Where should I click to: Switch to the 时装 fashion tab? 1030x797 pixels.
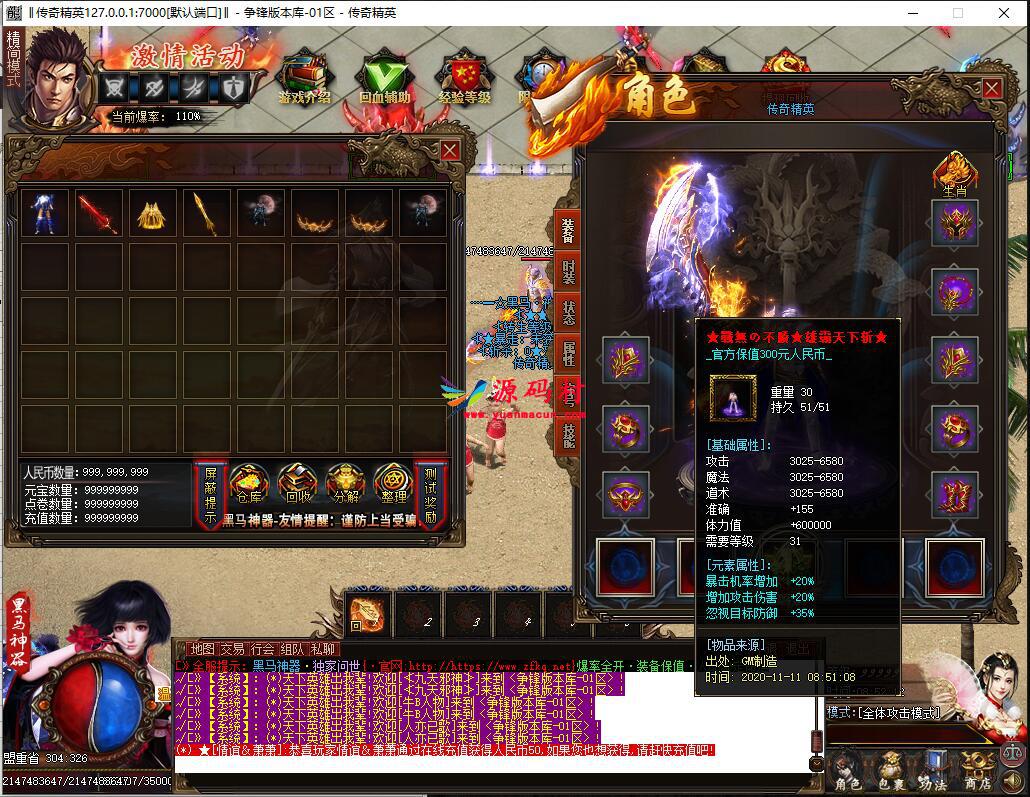(x=568, y=272)
